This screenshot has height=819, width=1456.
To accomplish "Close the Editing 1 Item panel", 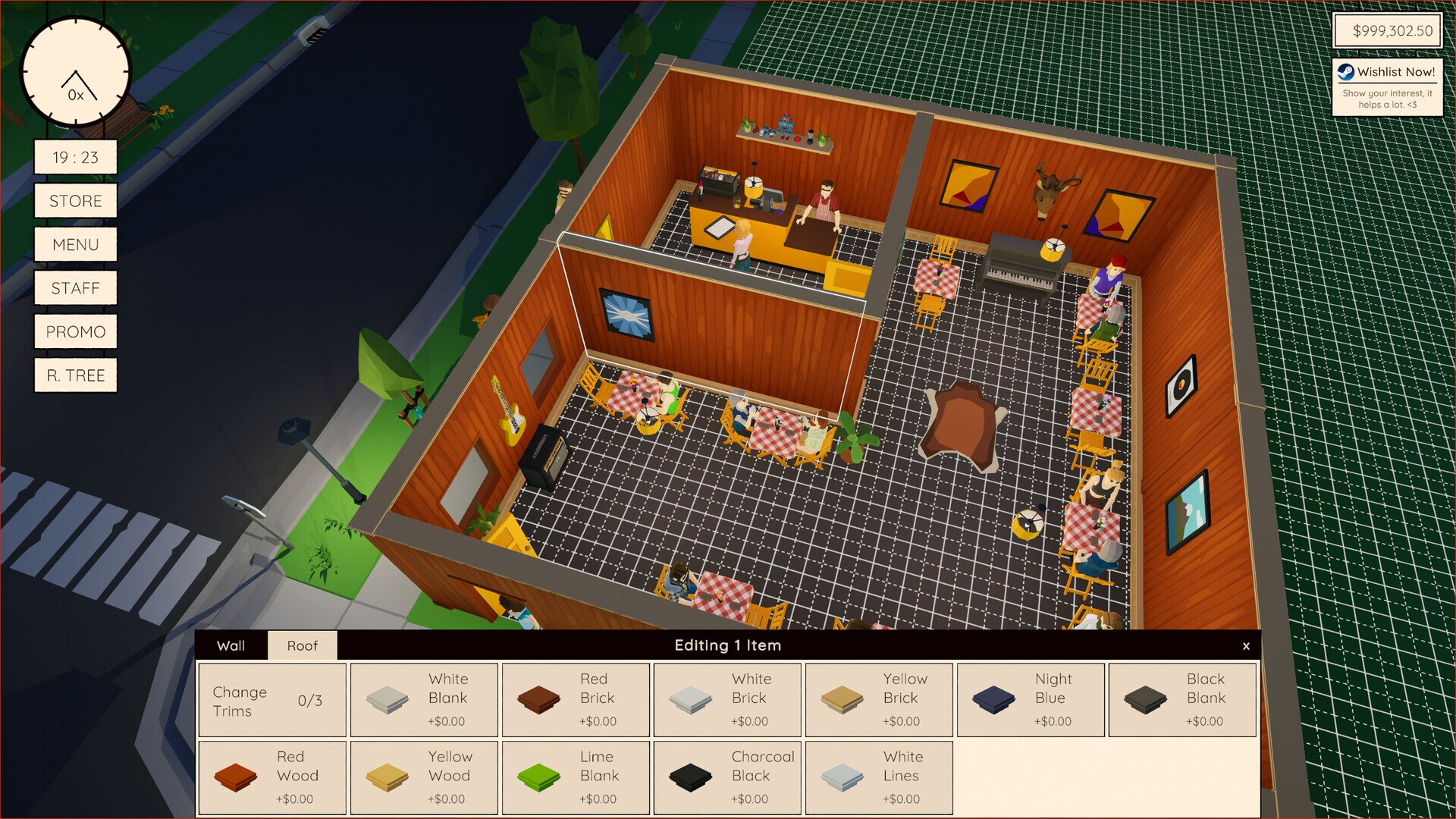I will (x=1246, y=646).
